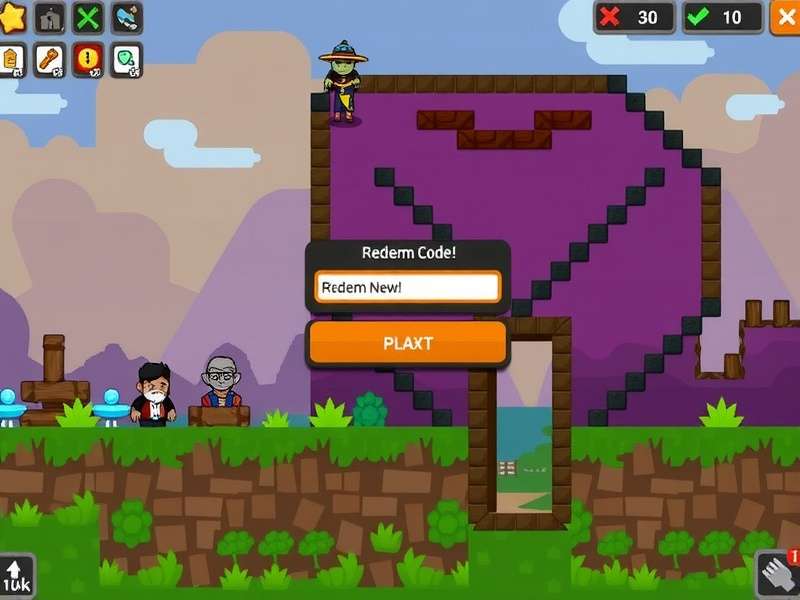800x600 pixels.
Task: Focus the redeem code text field
Action: [407, 287]
